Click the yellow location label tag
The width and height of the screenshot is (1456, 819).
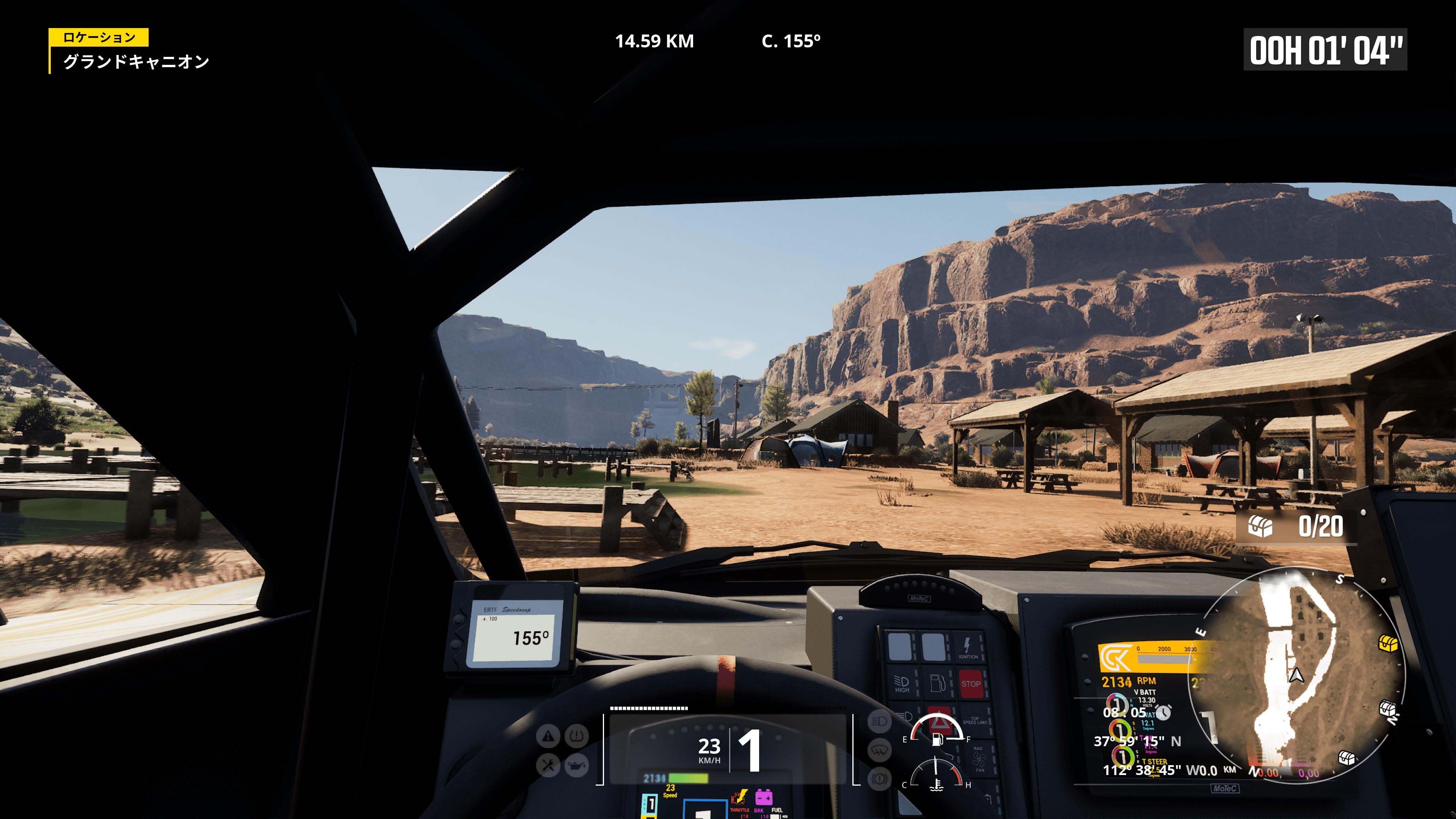click(x=99, y=37)
